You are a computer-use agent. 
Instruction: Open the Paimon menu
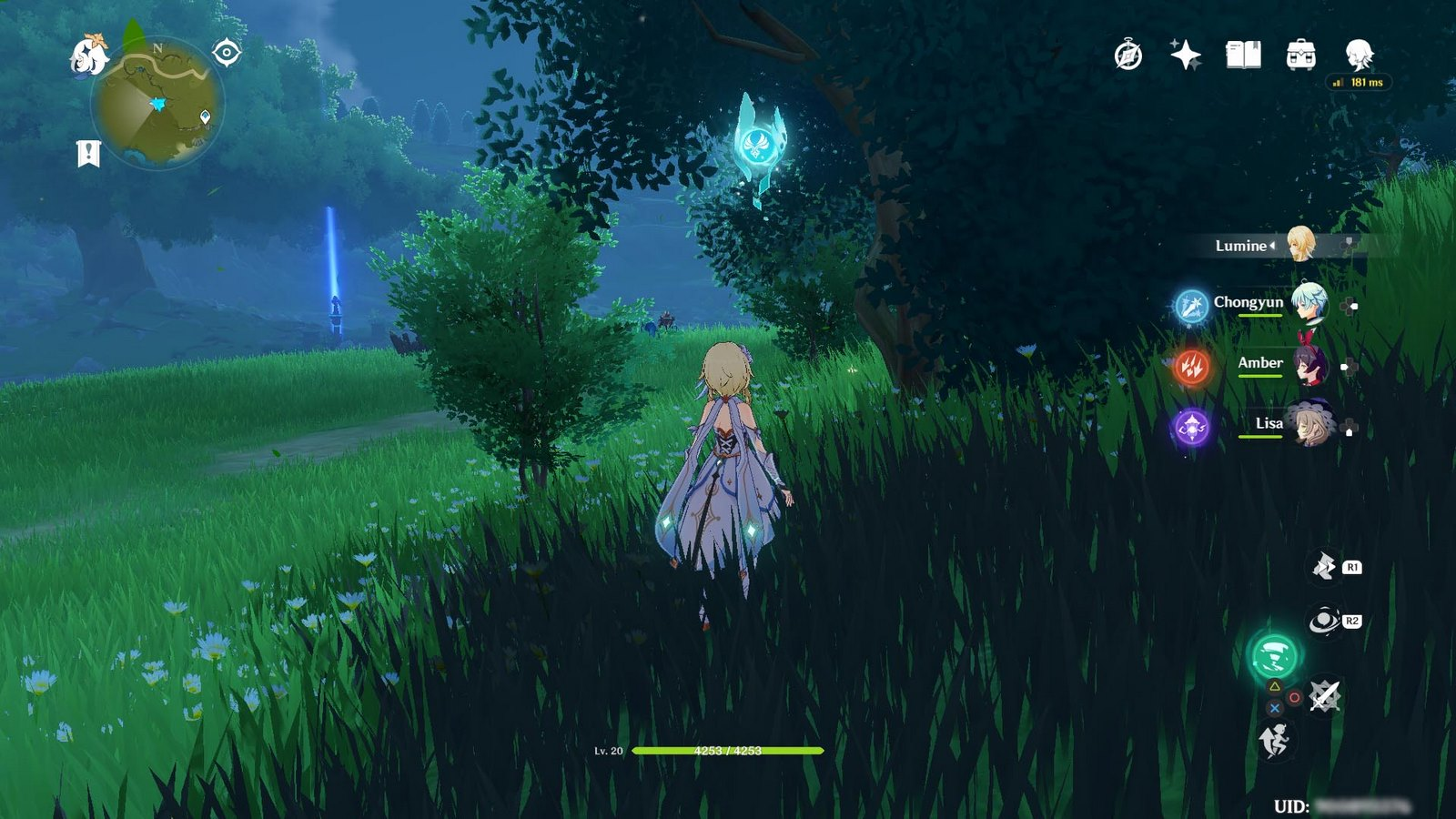click(88, 56)
